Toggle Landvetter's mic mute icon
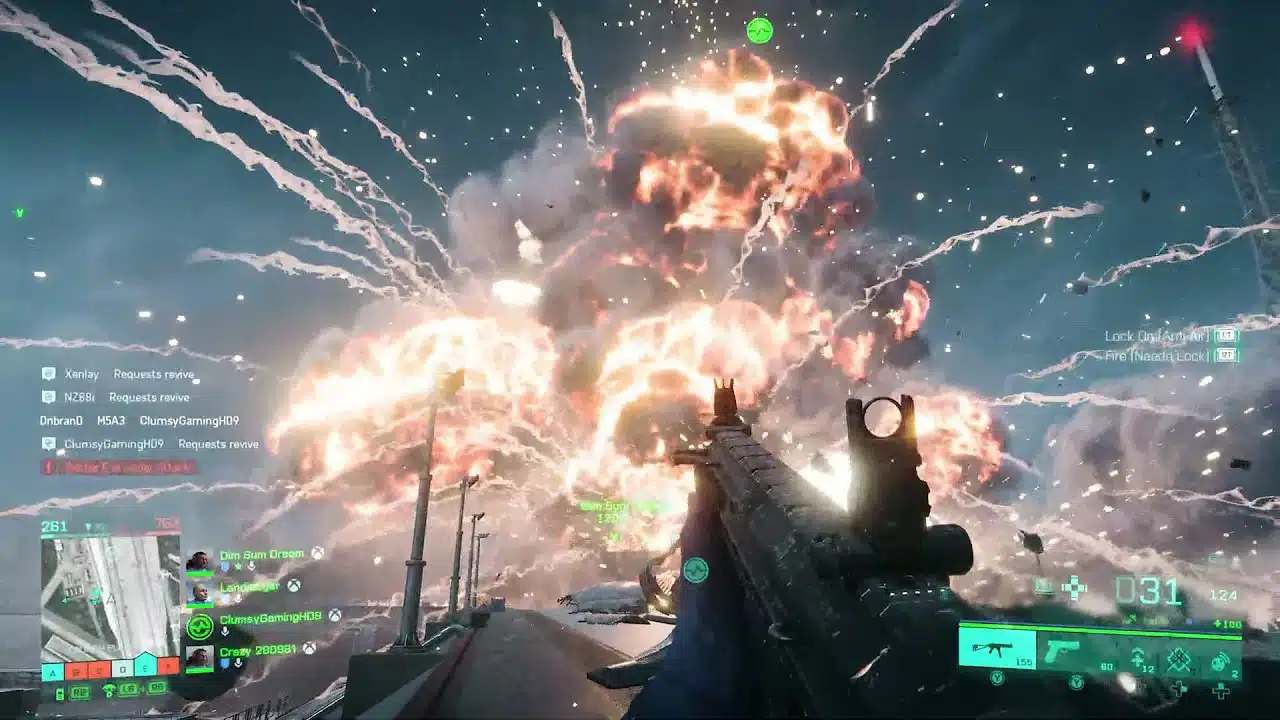 (x=237, y=599)
